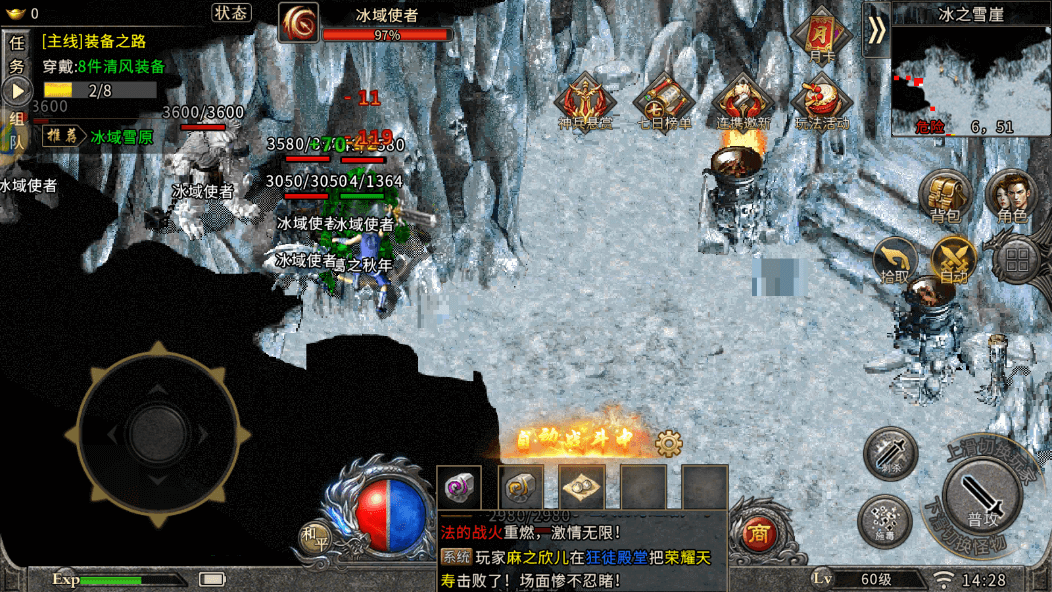Collapse the top menu with double-arrow button
This screenshot has width=1052, height=592.
[876, 29]
